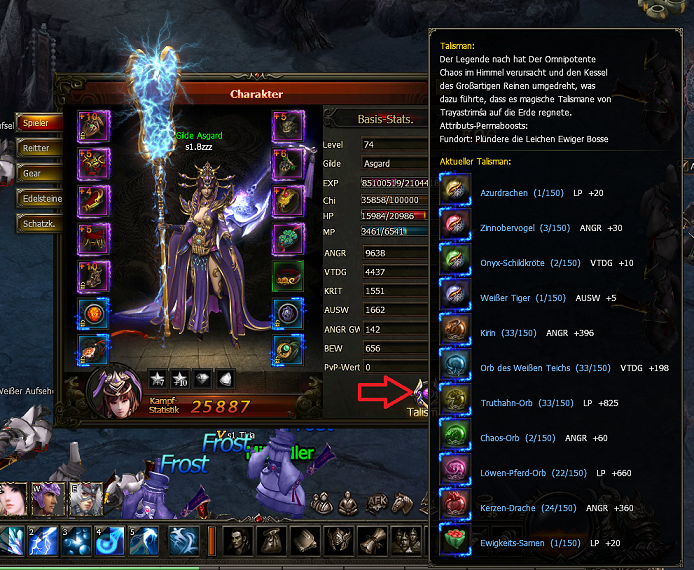
Task: Select the Truthahn-Orb talisman icon
Action: [x=455, y=402]
